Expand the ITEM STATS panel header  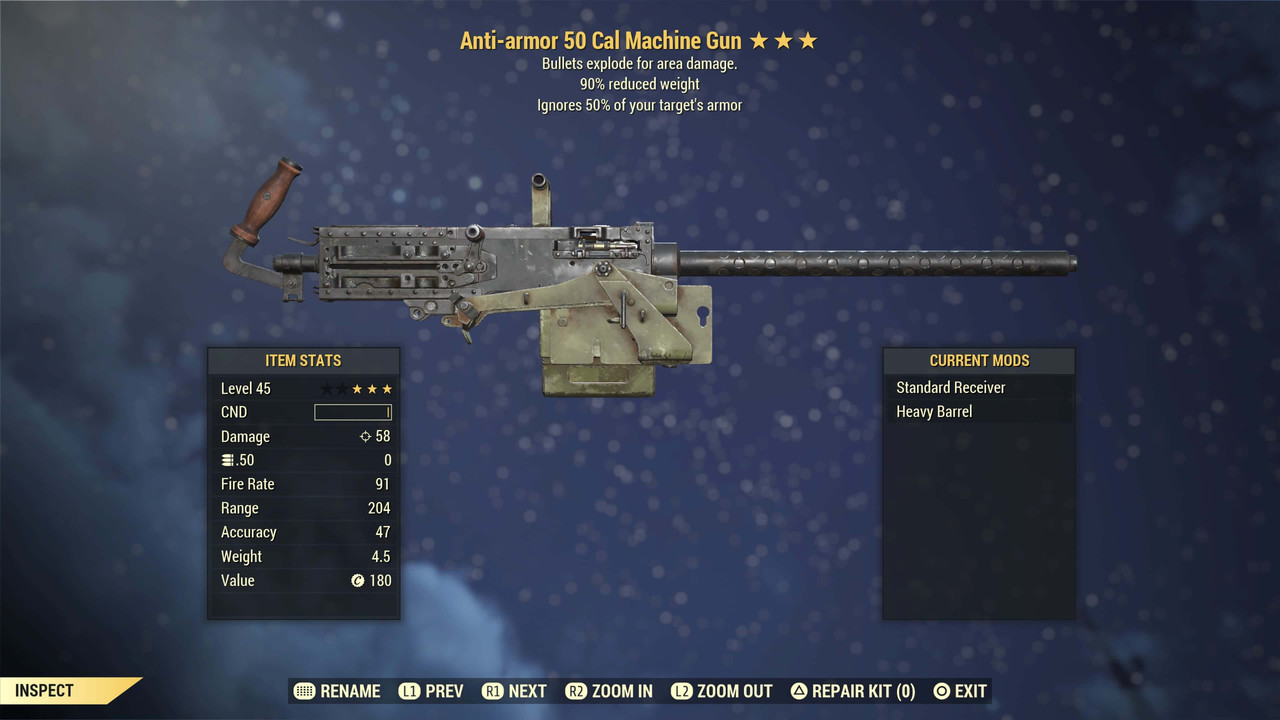tap(303, 360)
